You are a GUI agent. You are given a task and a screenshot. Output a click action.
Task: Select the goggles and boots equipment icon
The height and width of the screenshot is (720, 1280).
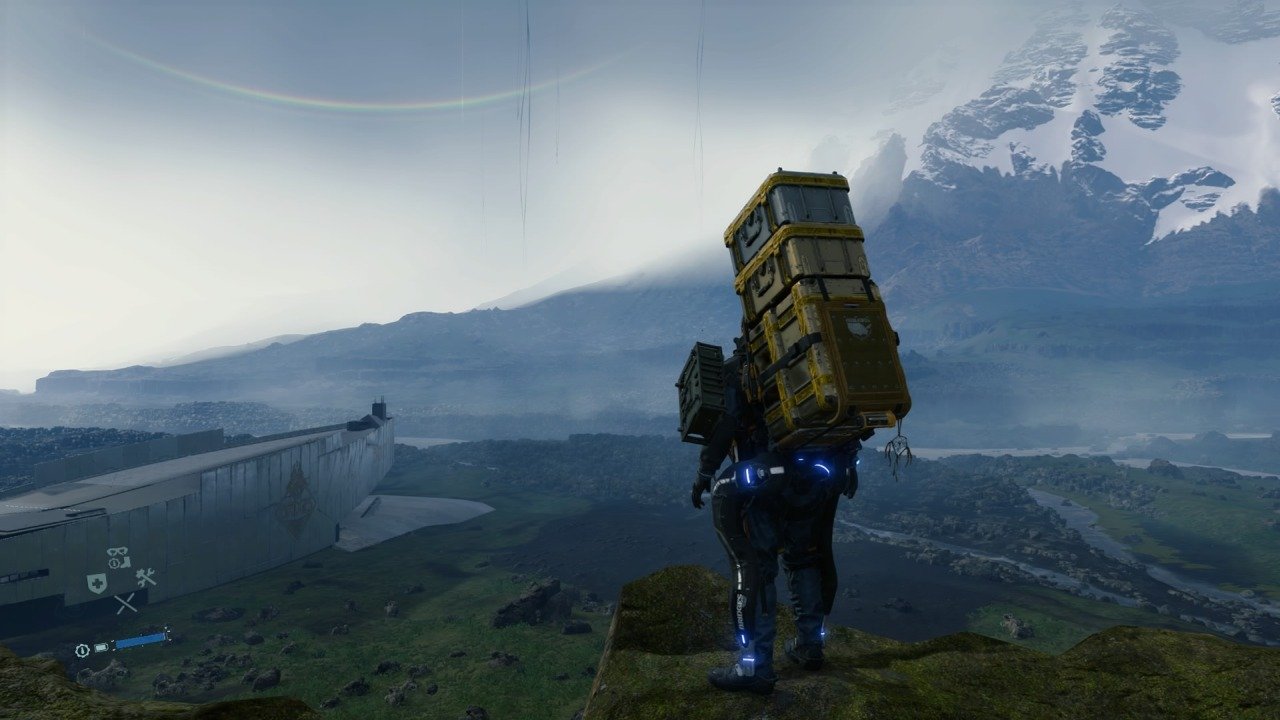(119, 557)
